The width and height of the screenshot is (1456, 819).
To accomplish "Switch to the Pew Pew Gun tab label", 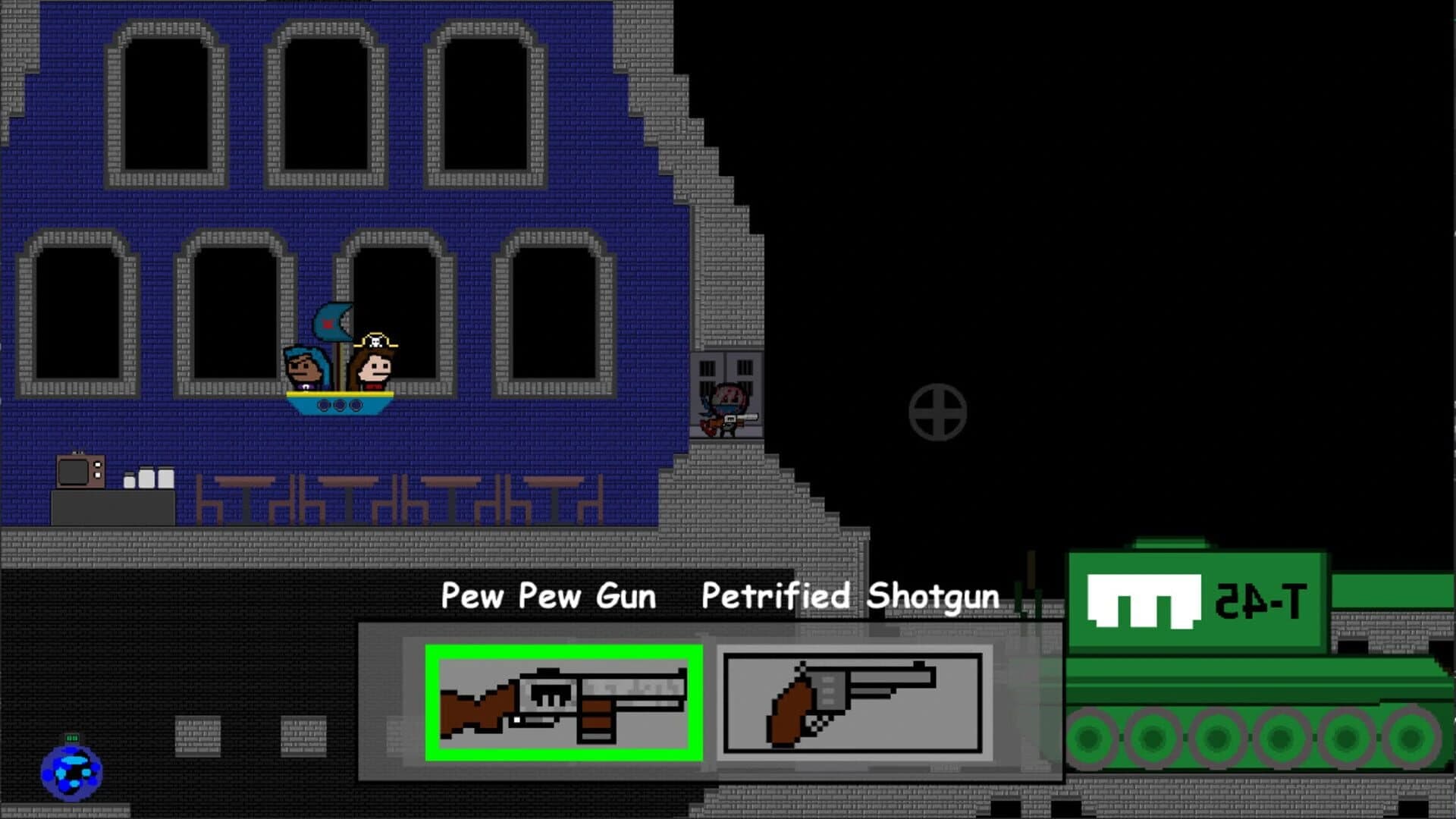I will click(x=548, y=597).
